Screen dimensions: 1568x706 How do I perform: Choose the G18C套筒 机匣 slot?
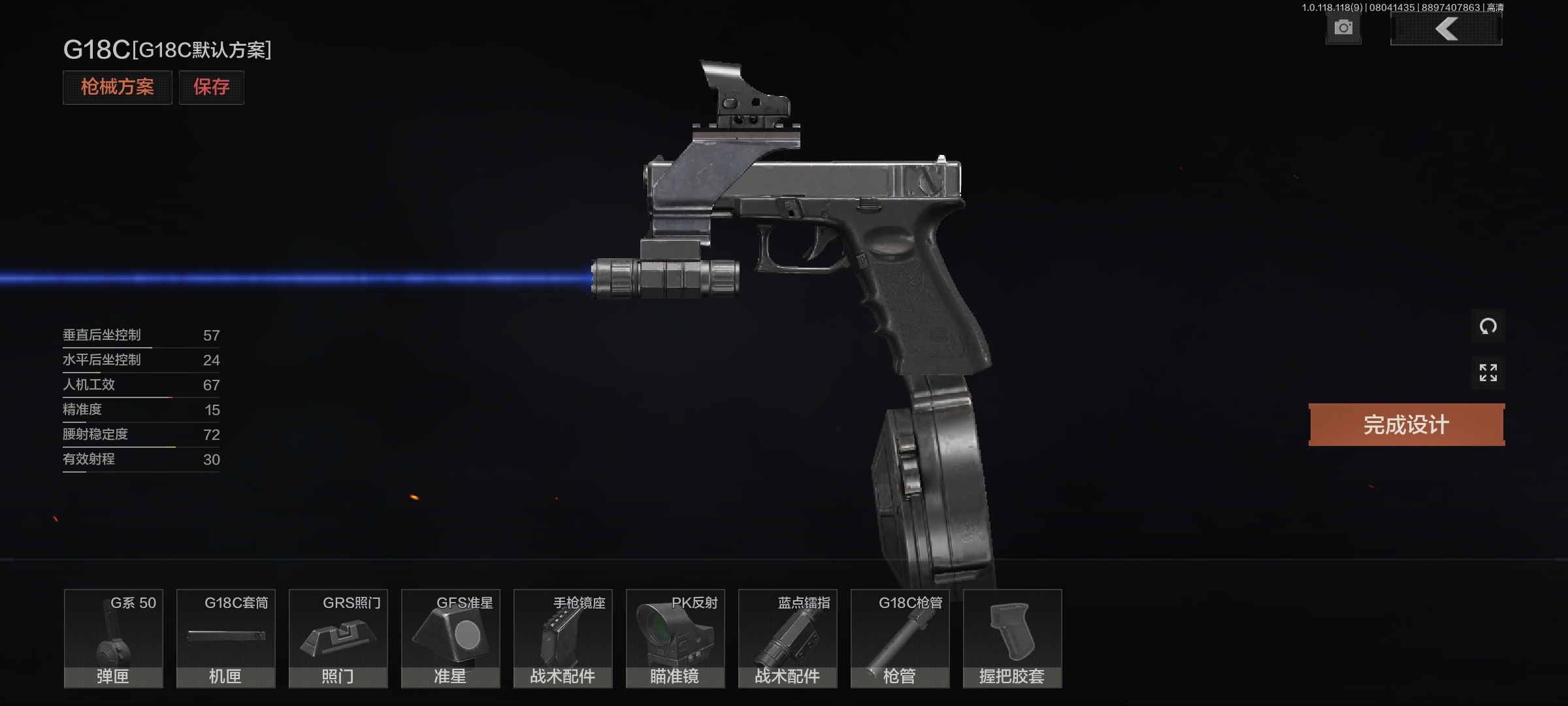226,639
